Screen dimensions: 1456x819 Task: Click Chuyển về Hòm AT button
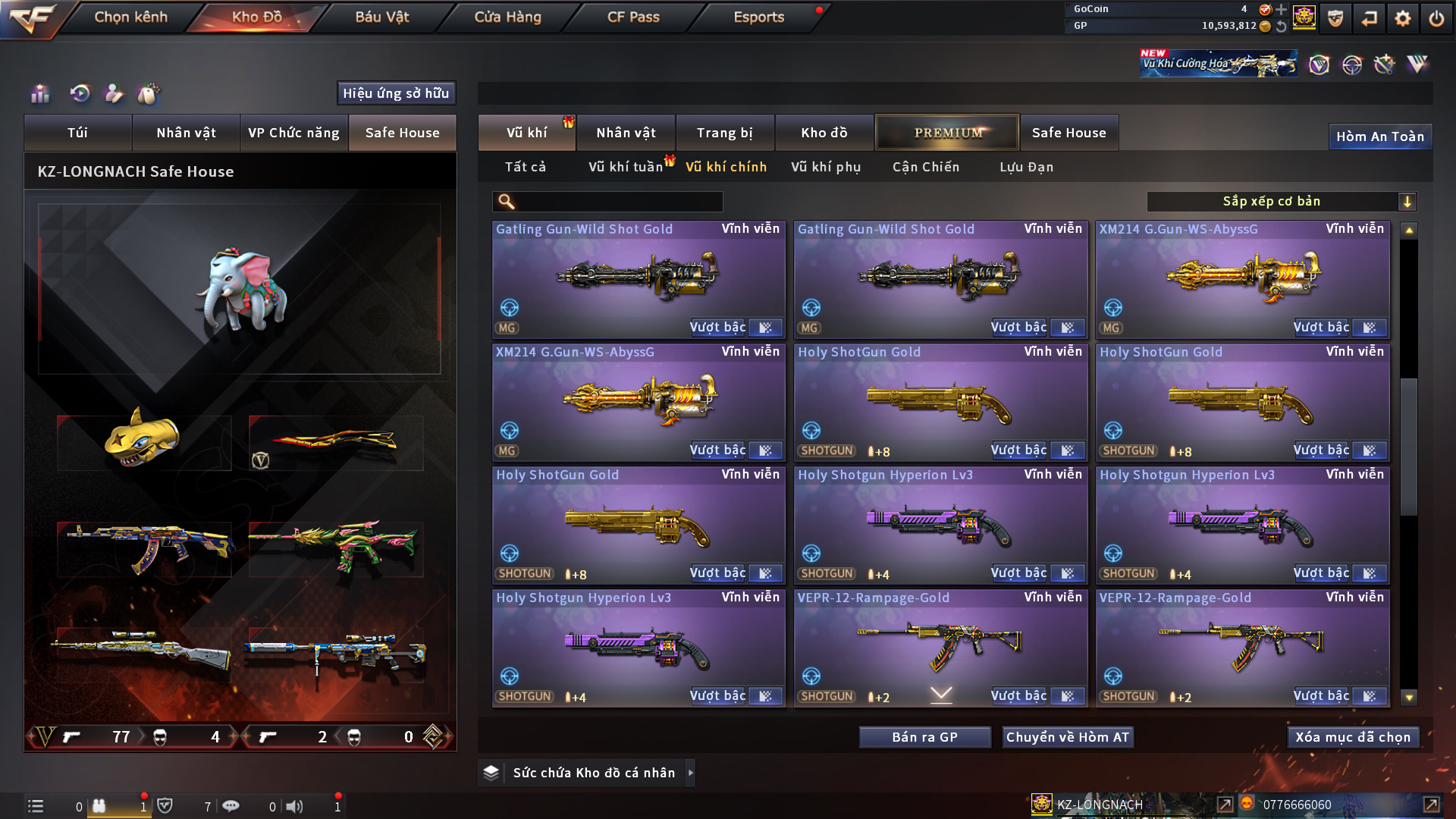coord(1067,737)
